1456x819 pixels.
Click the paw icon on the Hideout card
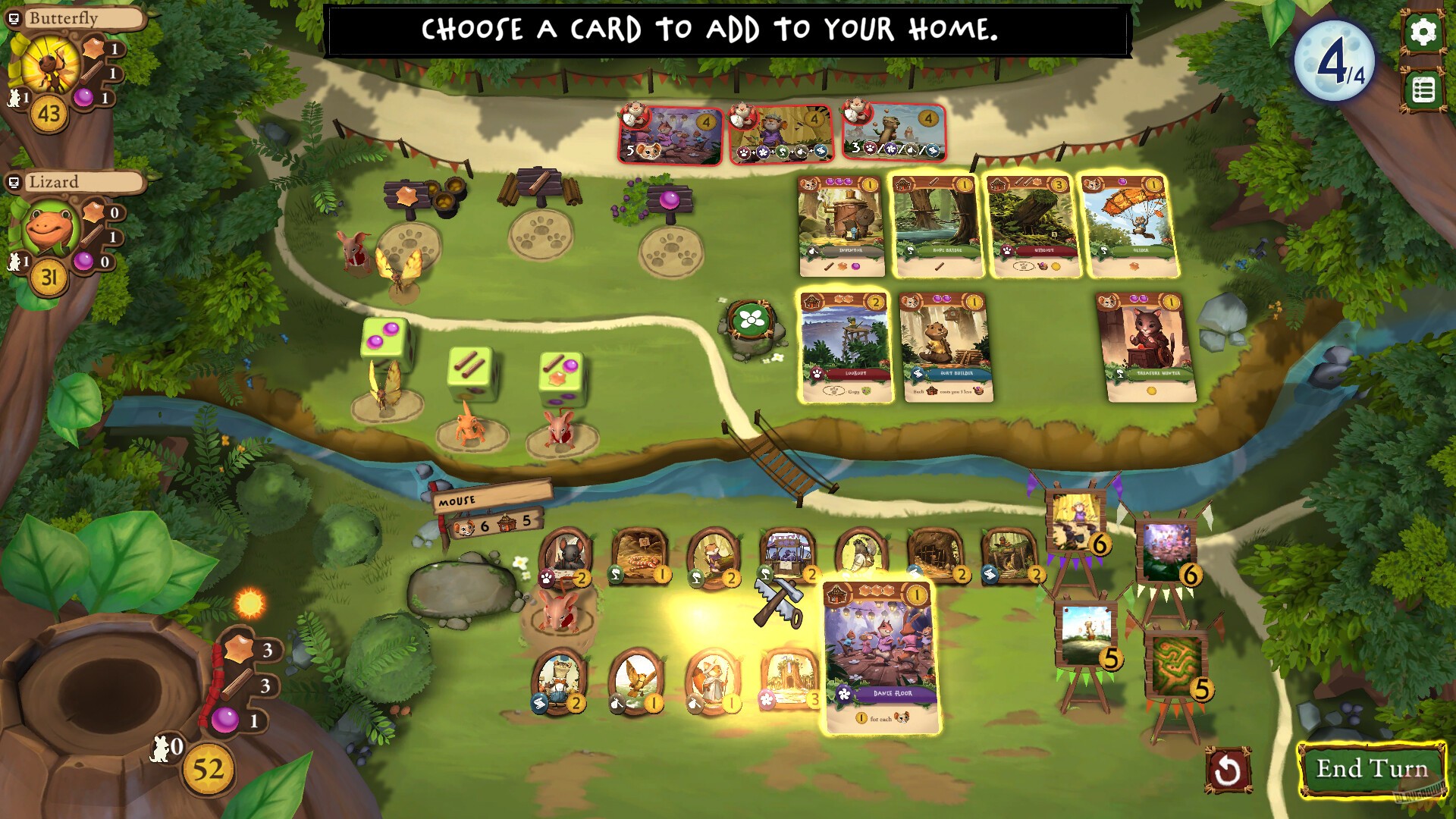pyautogui.click(x=1006, y=251)
